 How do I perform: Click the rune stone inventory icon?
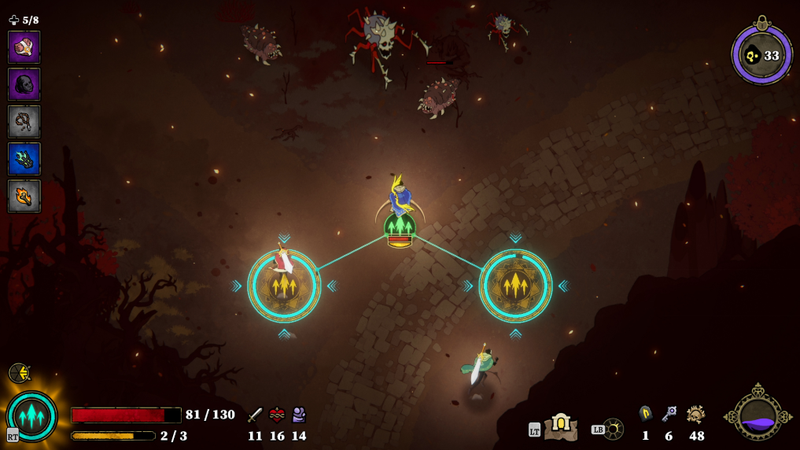(x=646, y=413)
